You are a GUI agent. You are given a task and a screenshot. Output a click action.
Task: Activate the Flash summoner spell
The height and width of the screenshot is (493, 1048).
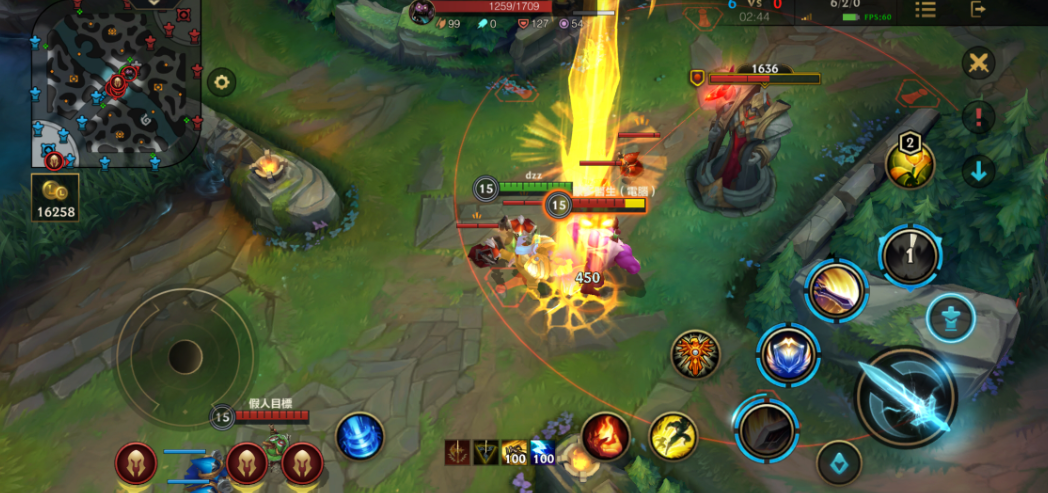(674, 436)
